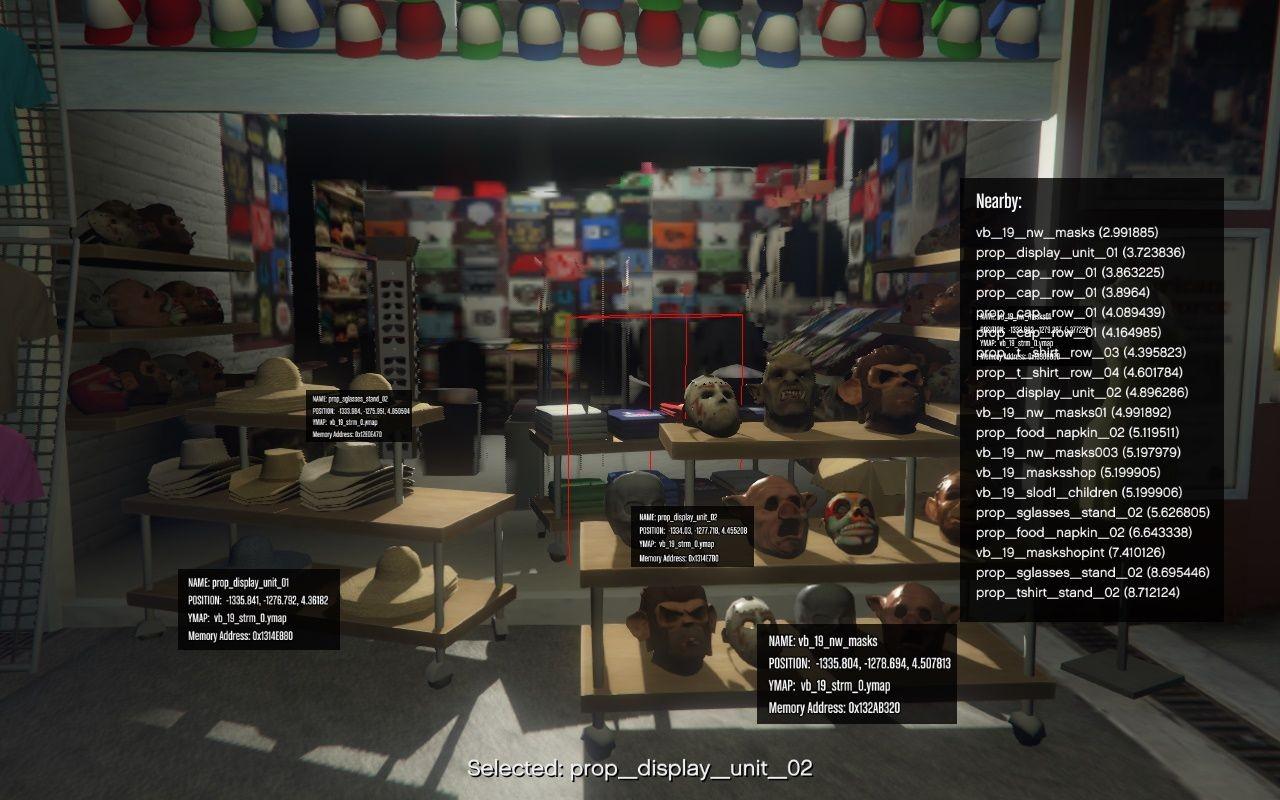Pick prop_sglasses_stand_02 at distance 8.695446

[x=1093, y=572]
